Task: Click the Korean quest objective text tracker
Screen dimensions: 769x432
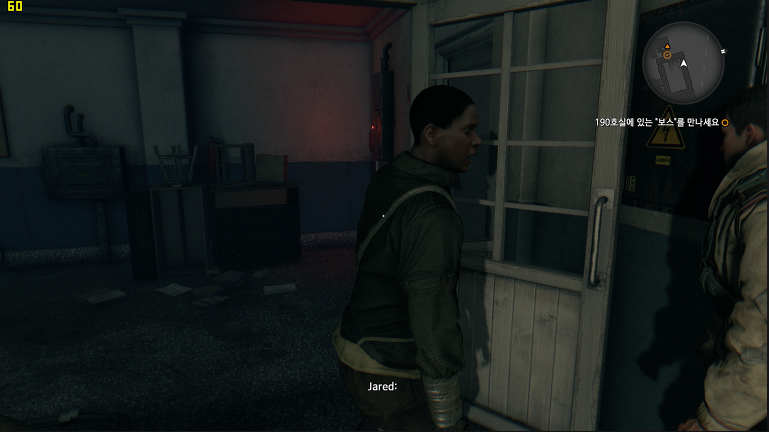Action: [656, 123]
